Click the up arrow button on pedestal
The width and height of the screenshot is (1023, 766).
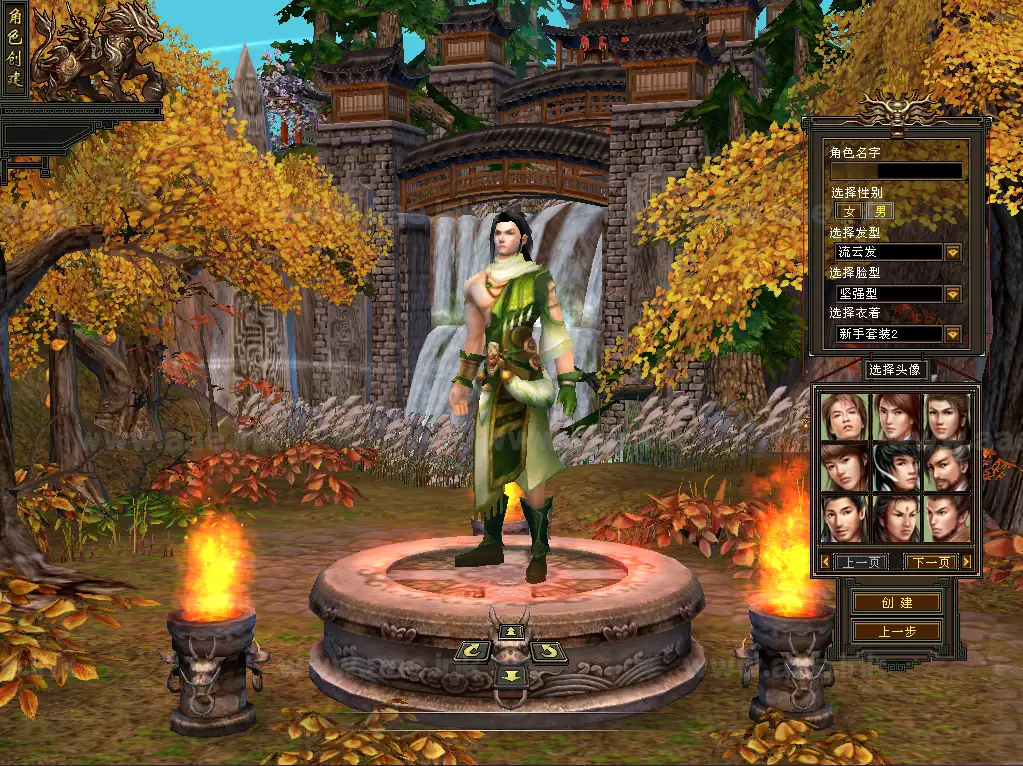(511, 631)
